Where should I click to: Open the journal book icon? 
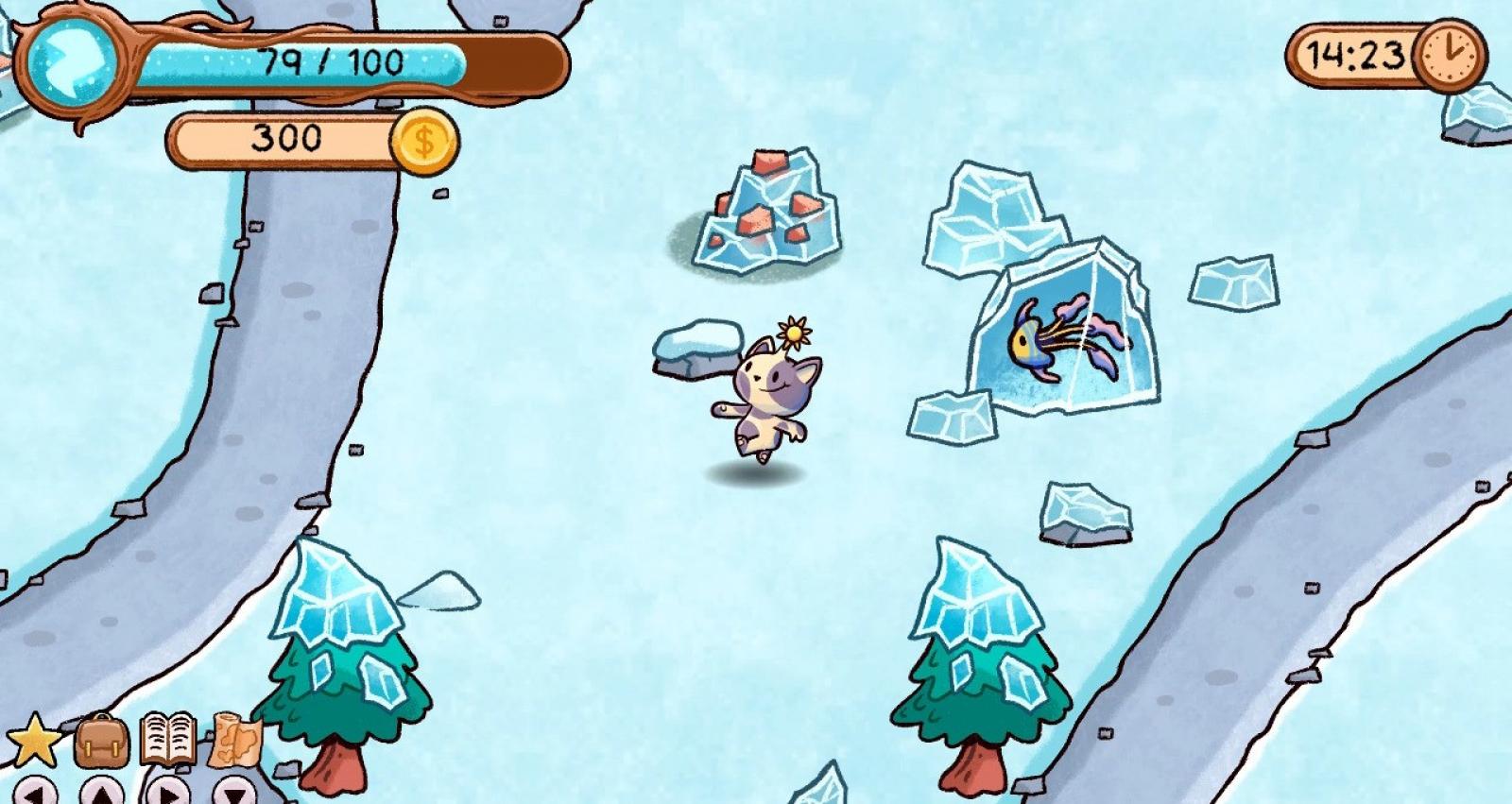(168, 739)
